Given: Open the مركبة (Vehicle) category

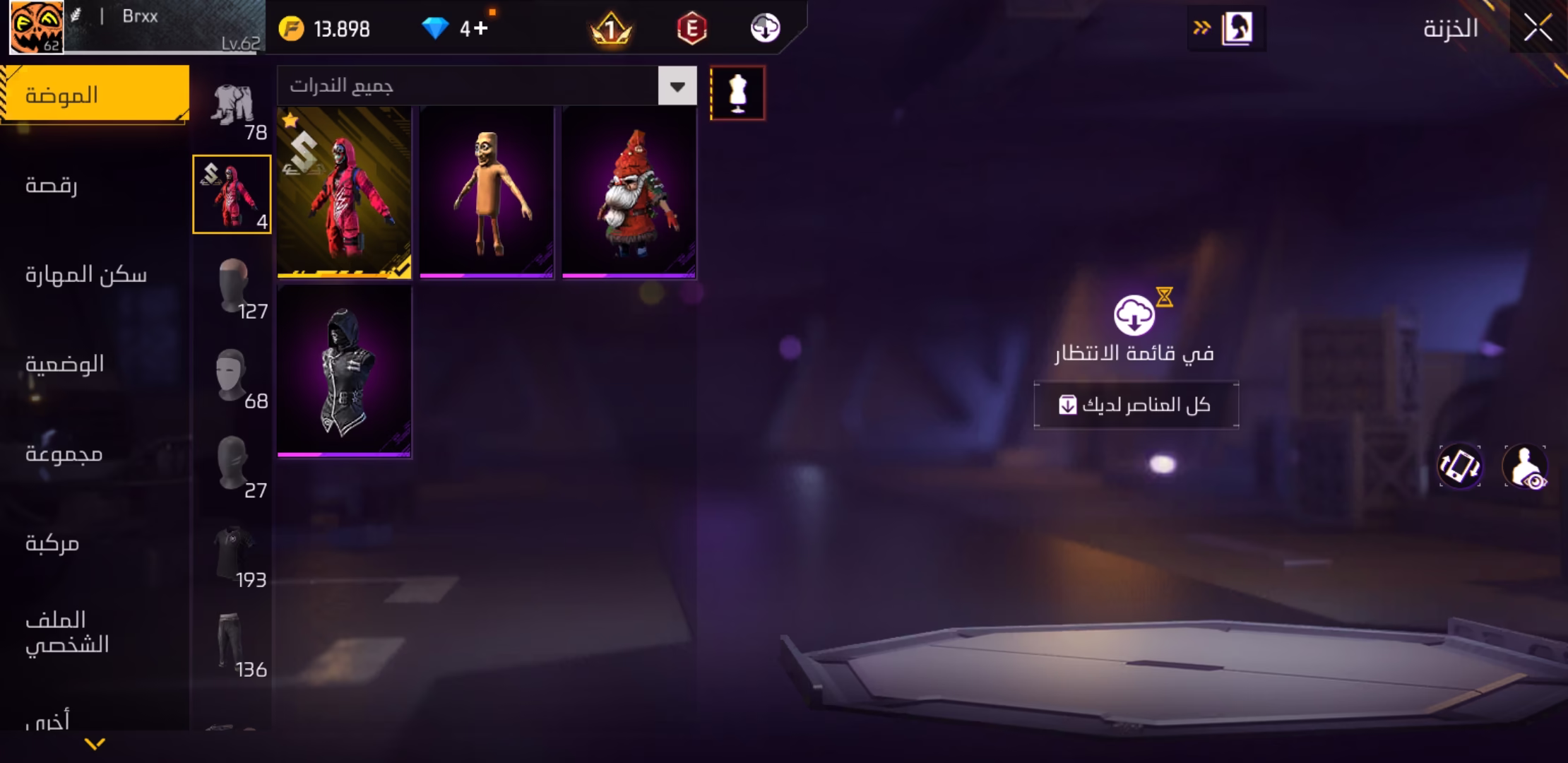Looking at the screenshot, I should (52, 543).
